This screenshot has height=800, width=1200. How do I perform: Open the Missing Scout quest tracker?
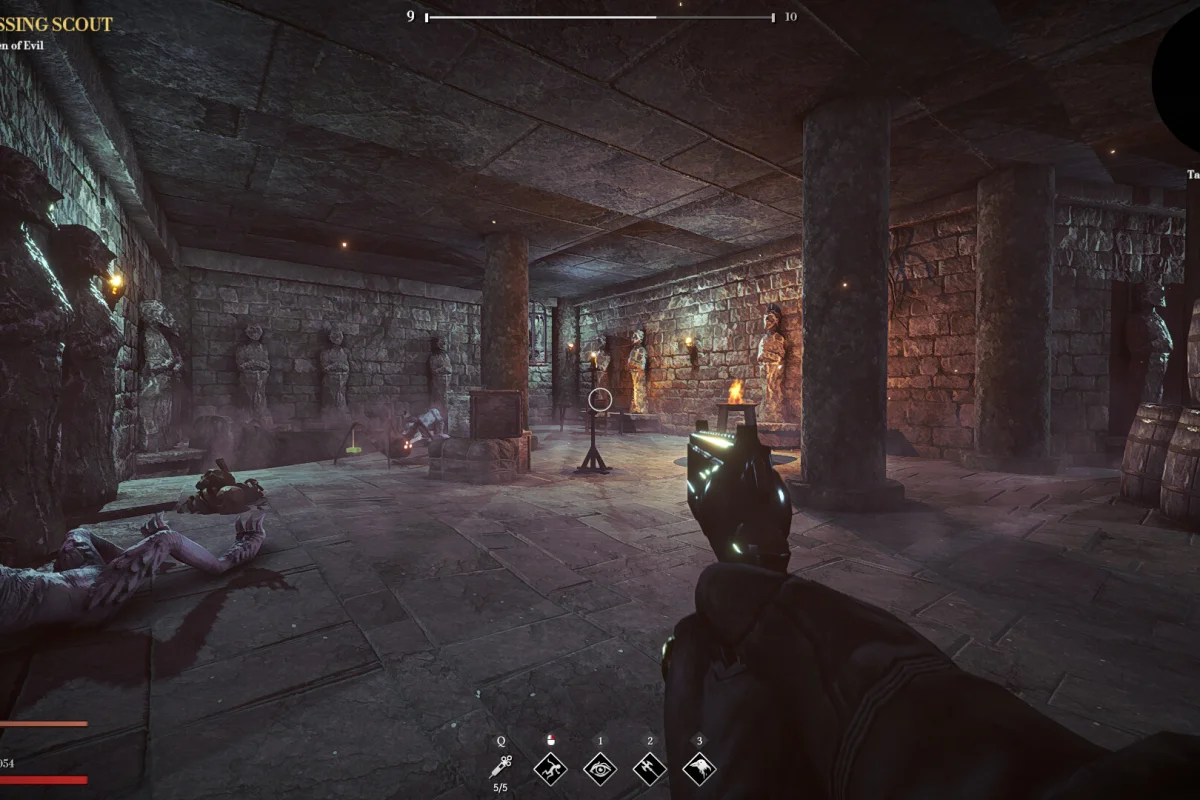tap(57, 24)
